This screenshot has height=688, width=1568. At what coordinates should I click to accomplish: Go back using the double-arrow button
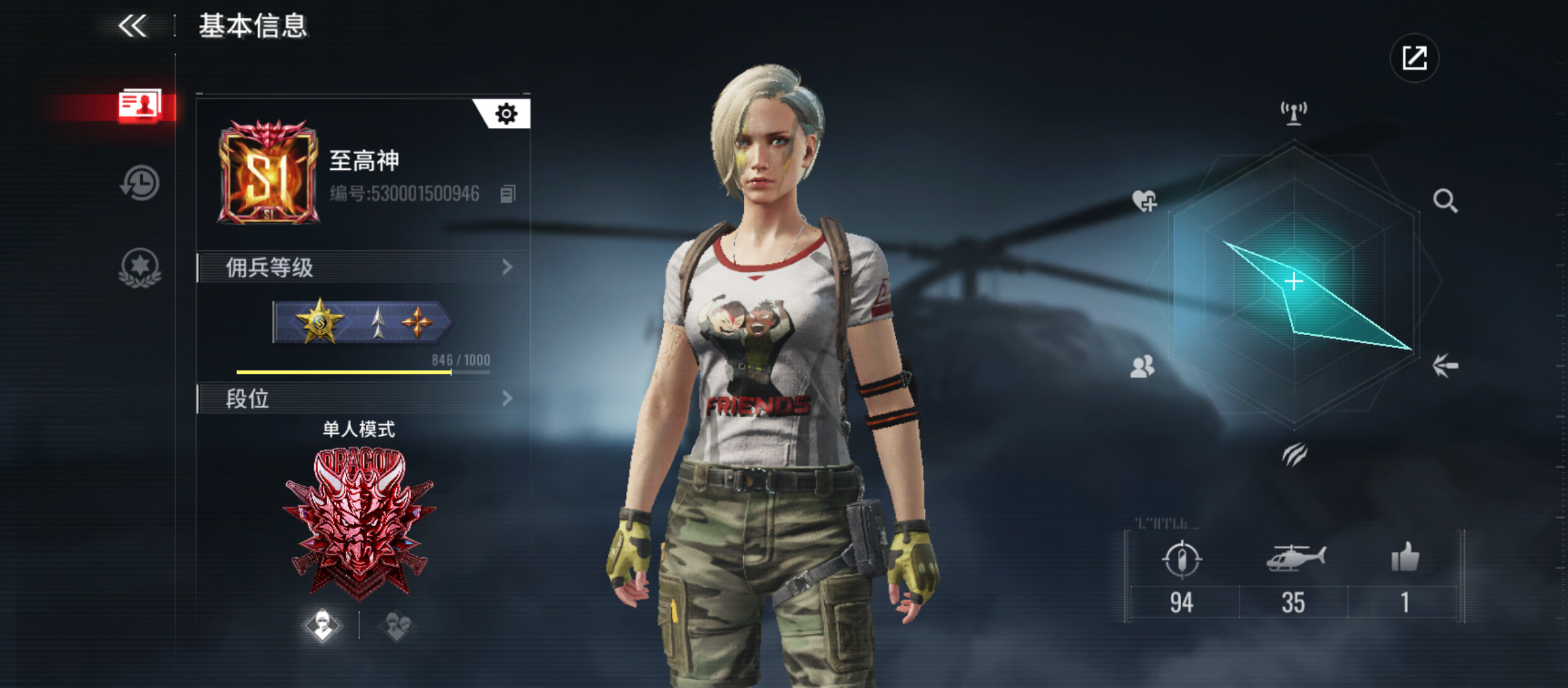[133, 26]
